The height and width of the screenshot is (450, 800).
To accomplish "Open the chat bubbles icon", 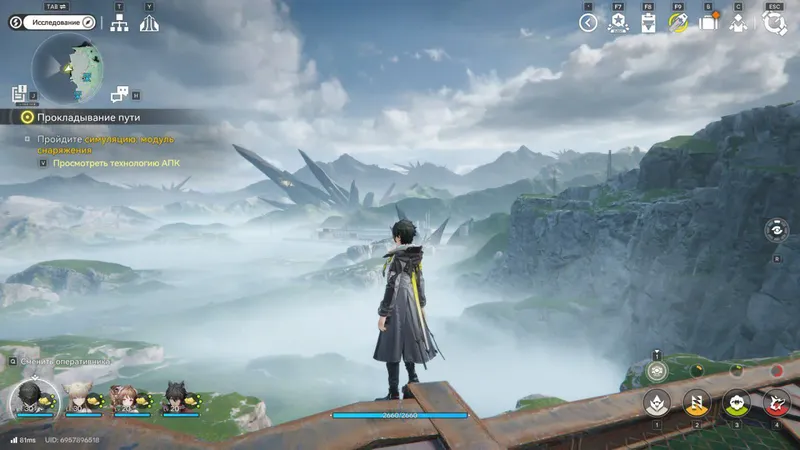I will [120, 94].
